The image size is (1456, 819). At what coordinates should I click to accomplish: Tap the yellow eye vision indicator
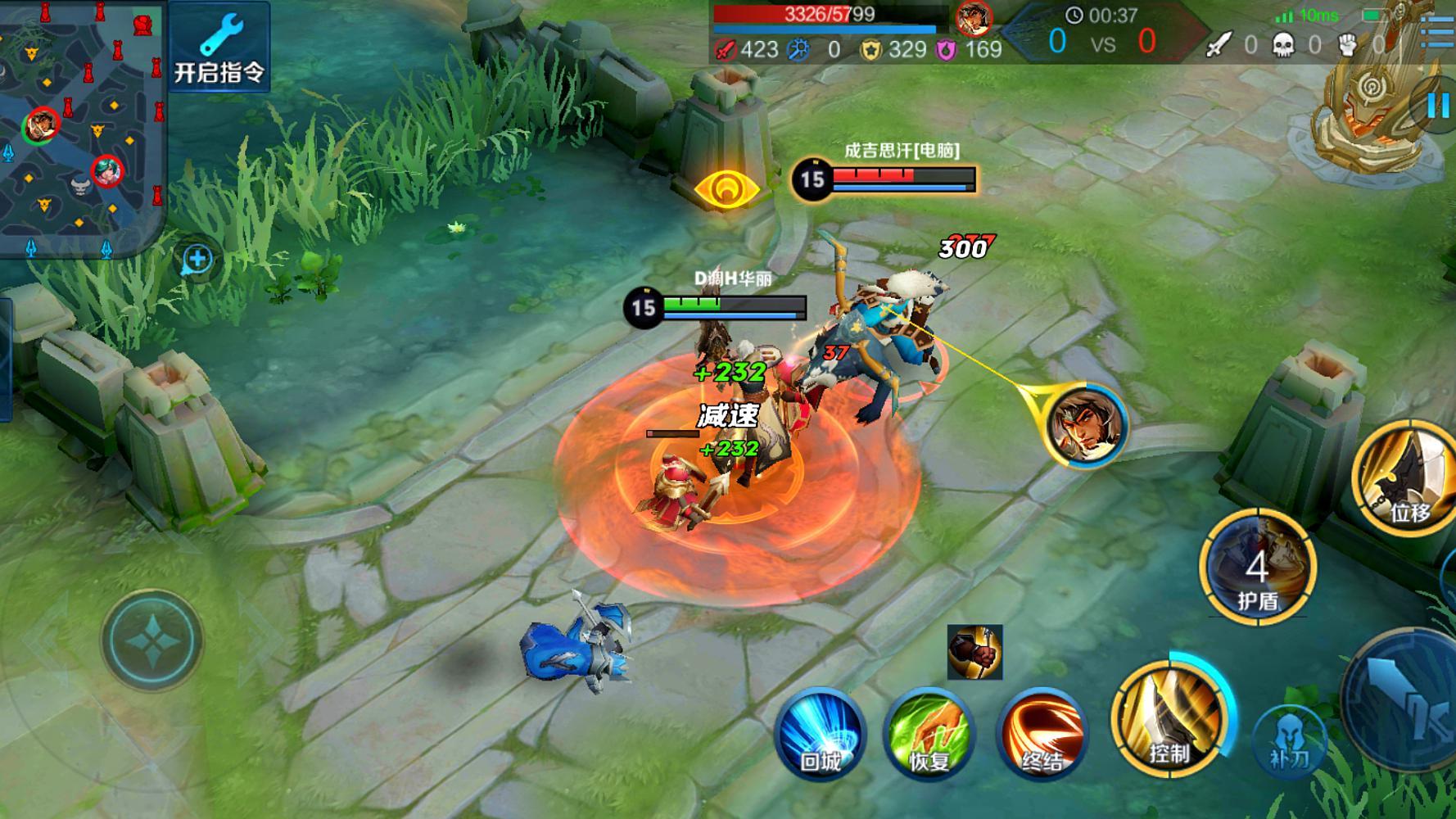point(726,189)
